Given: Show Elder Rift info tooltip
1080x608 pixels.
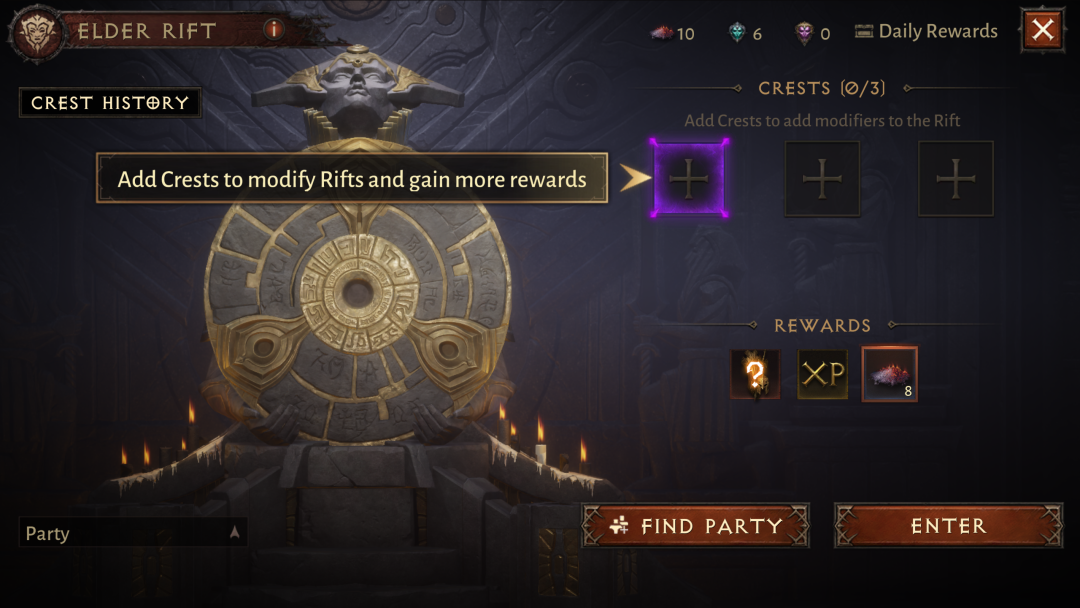Looking at the screenshot, I should [x=274, y=30].
